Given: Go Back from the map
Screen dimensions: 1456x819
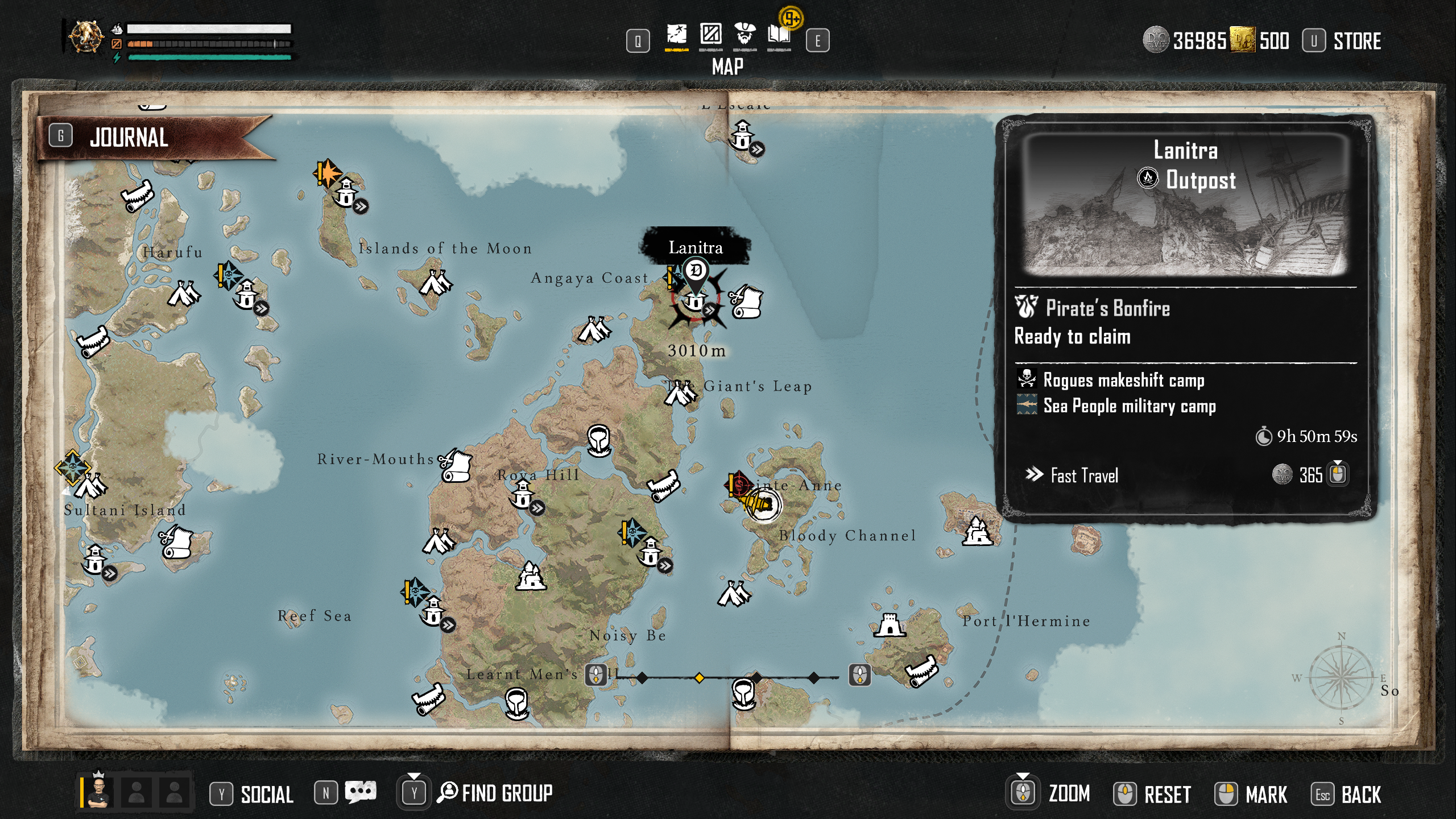Looking at the screenshot, I should [1360, 795].
